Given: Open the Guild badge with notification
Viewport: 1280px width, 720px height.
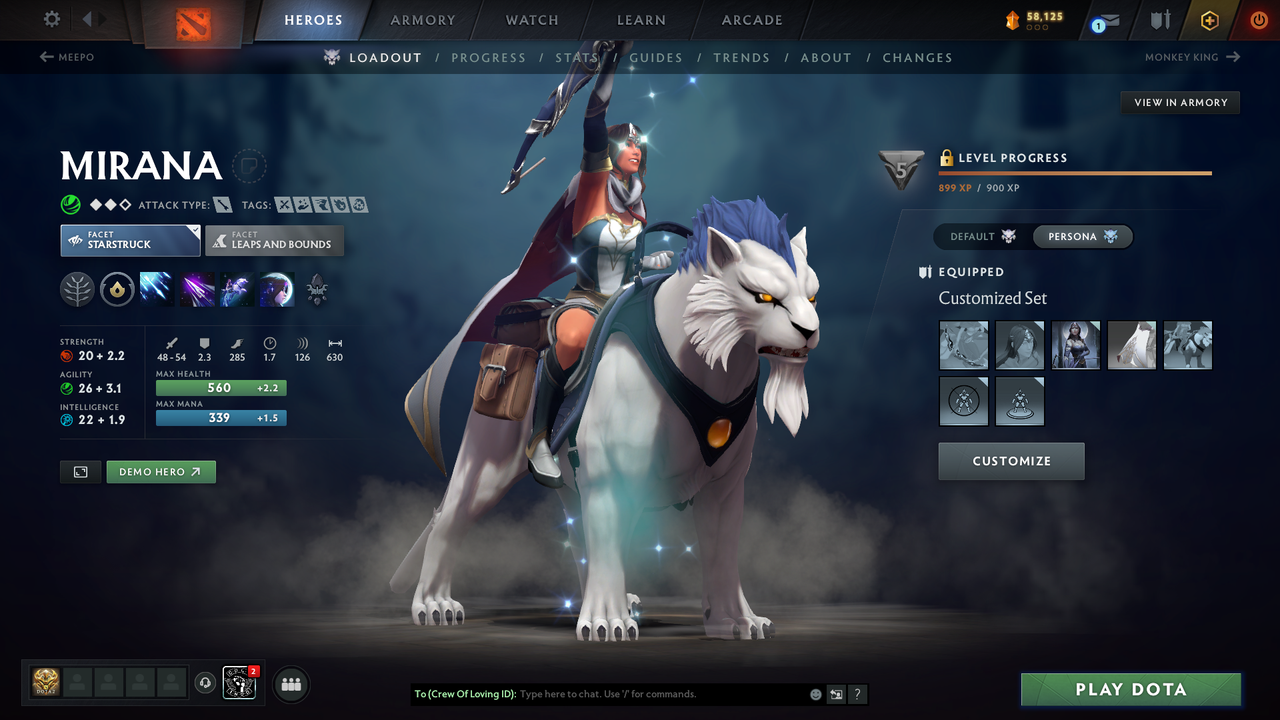Looking at the screenshot, I should tap(239, 683).
